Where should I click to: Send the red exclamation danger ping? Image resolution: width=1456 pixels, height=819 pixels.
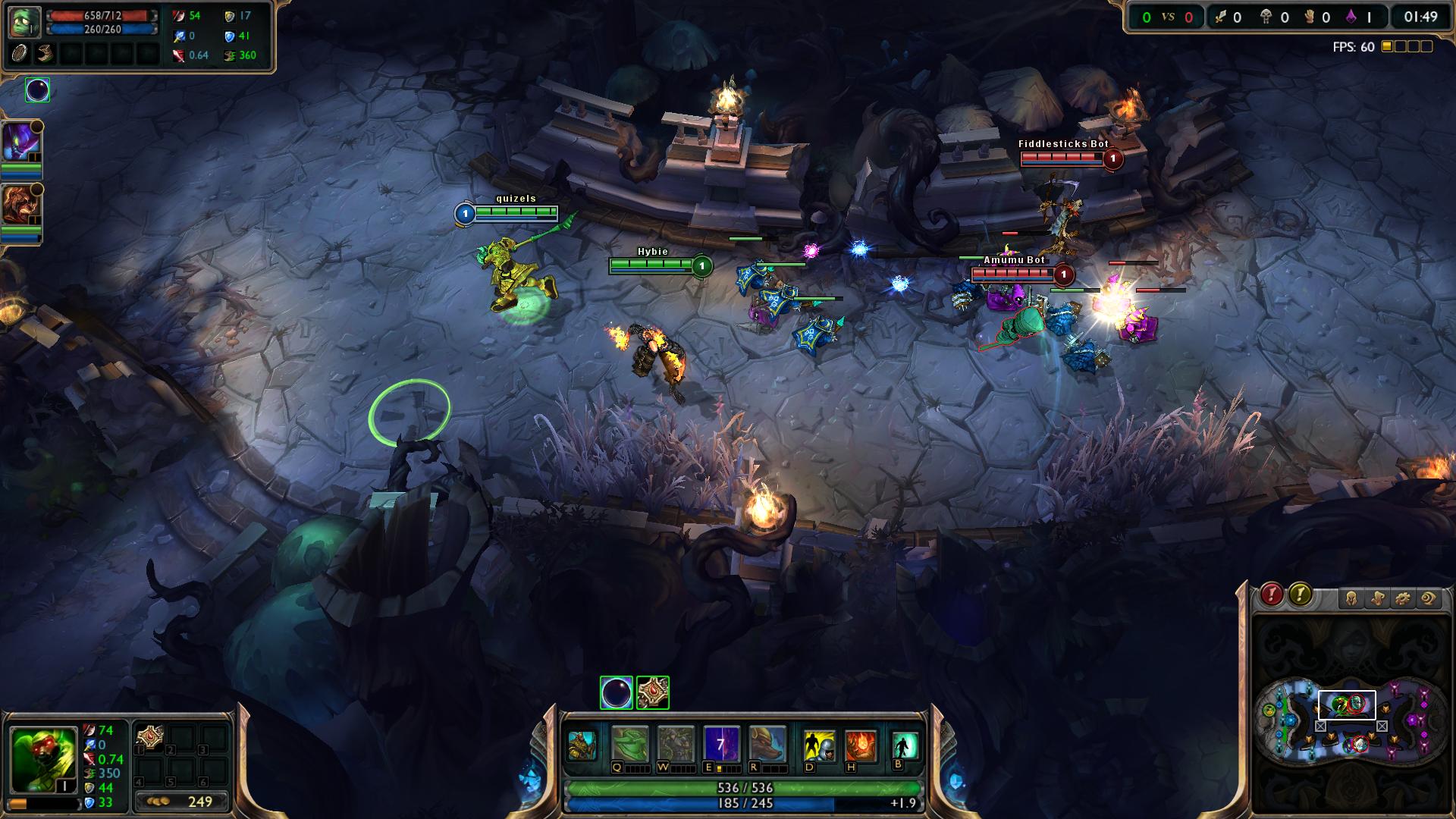1272,595
